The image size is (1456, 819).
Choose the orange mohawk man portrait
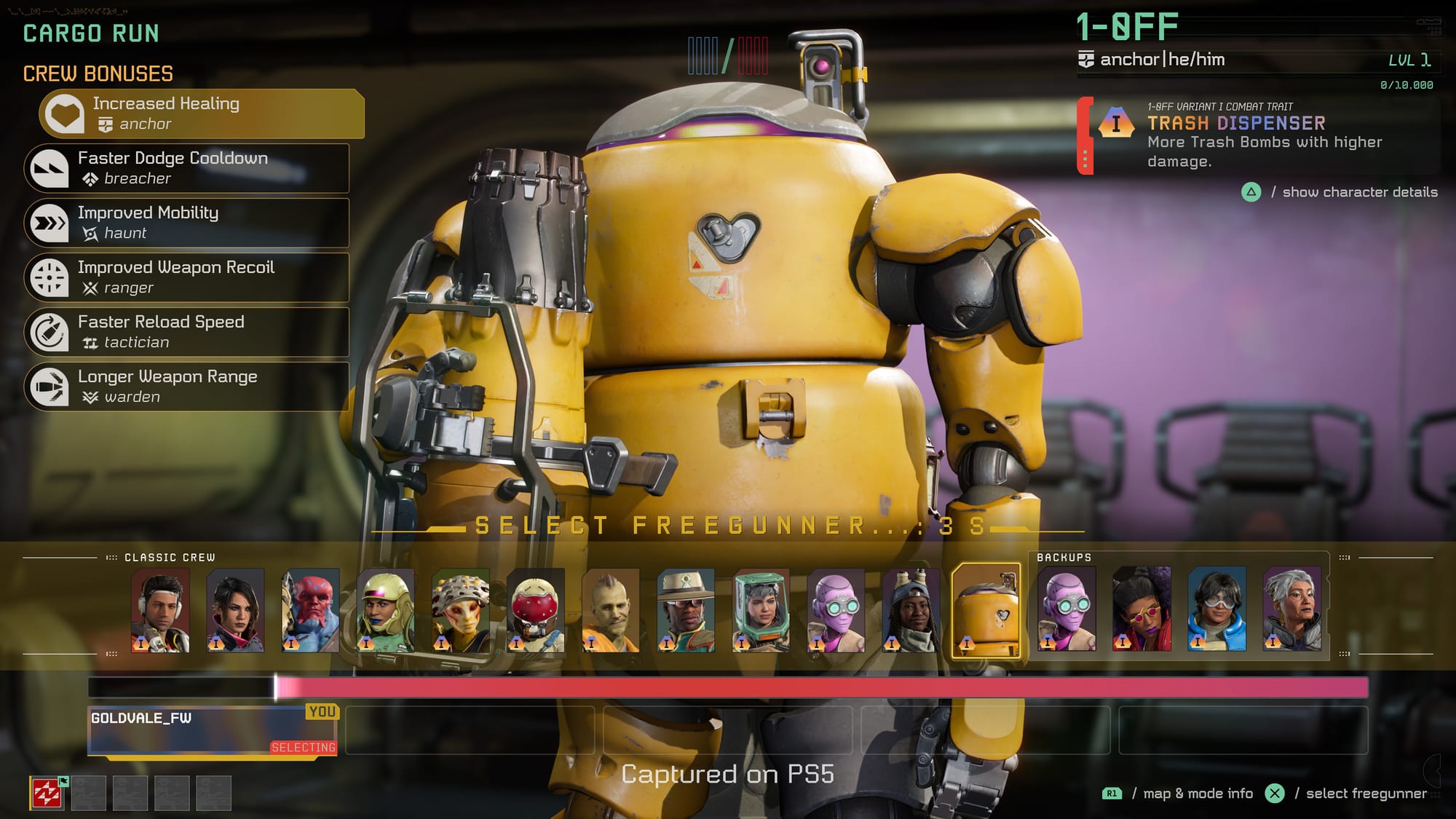(611, 610)
